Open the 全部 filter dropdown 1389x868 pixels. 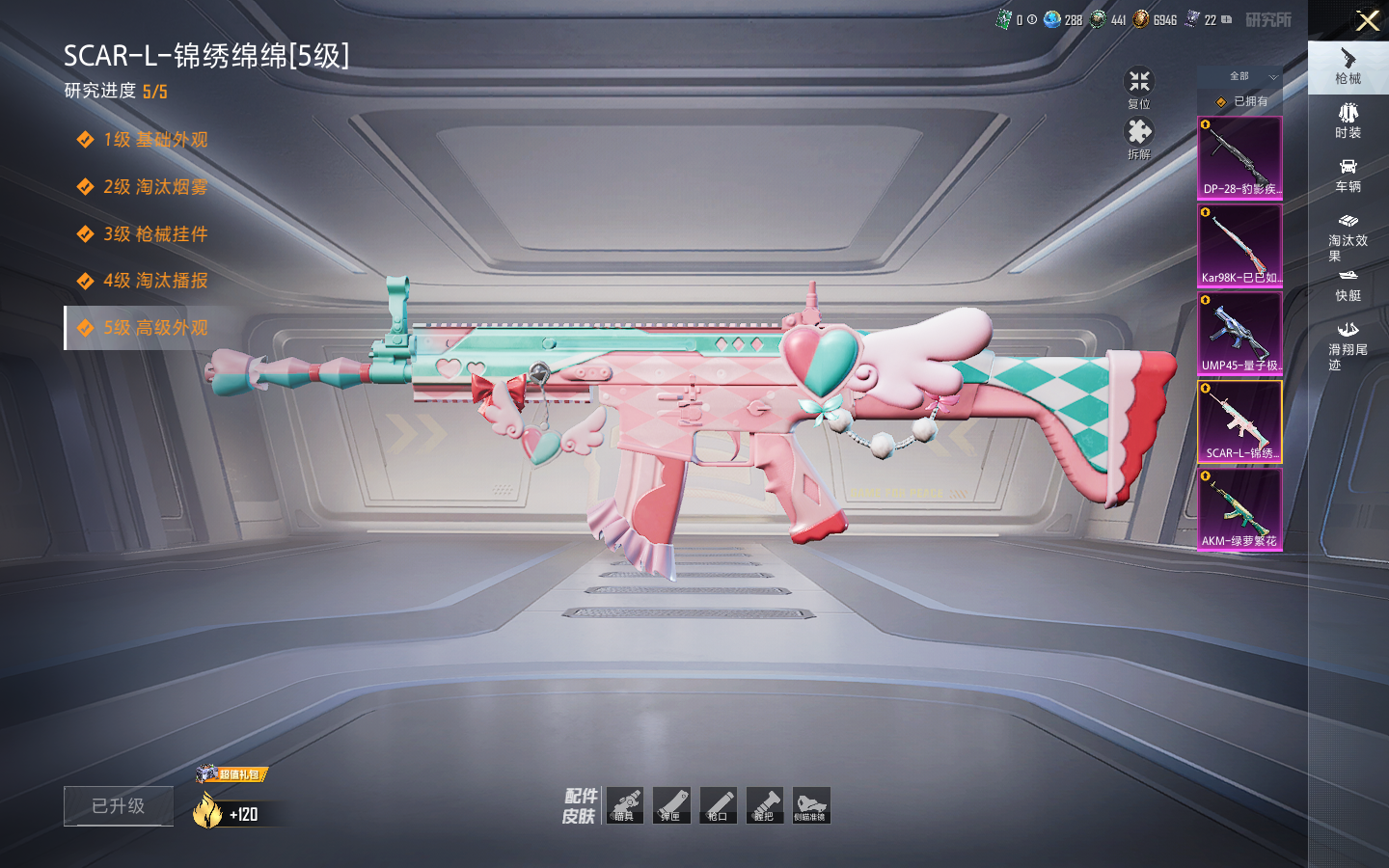(1240, 76)
